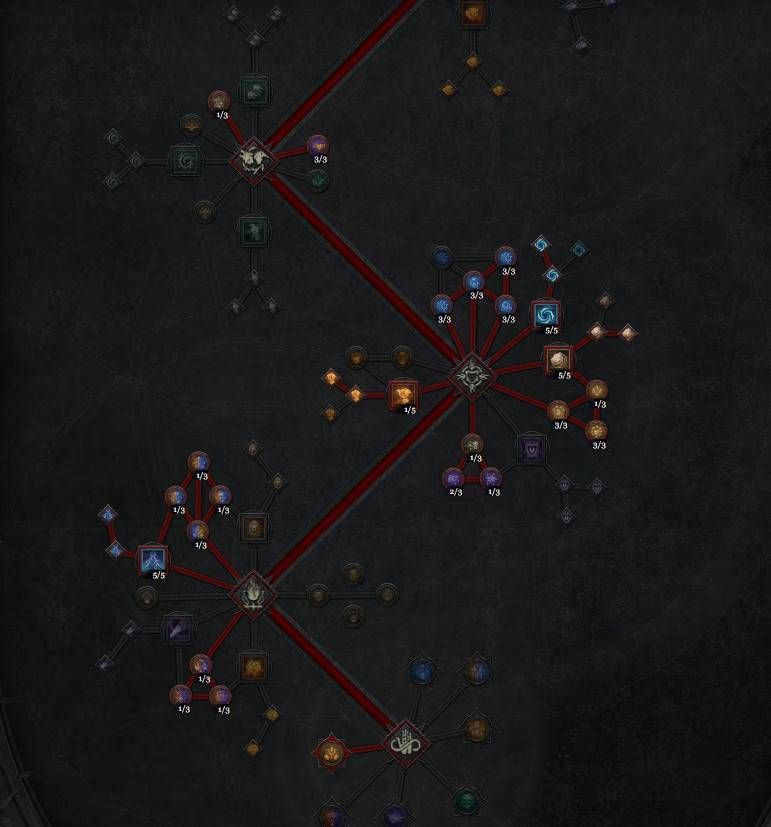Choose the blue lightning skill at 5/5
The image size is (771, 827).
(152, 560)
